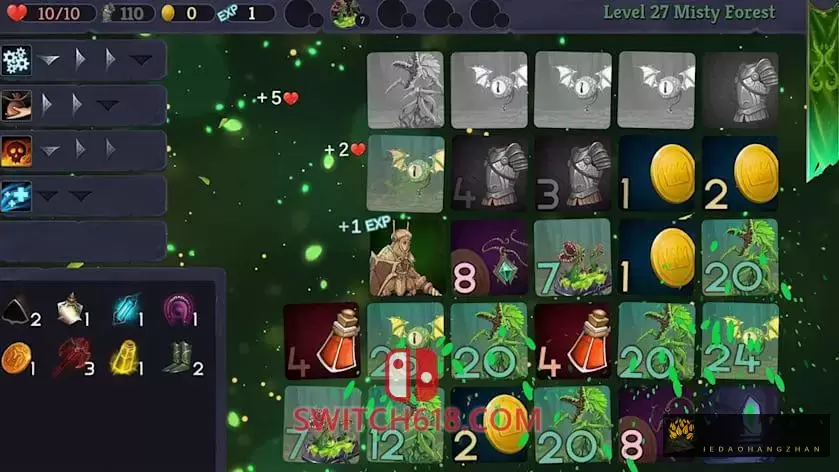Select the black hood inventory item
This screenshot has width=839, height=472.
[x=17, y=308]
